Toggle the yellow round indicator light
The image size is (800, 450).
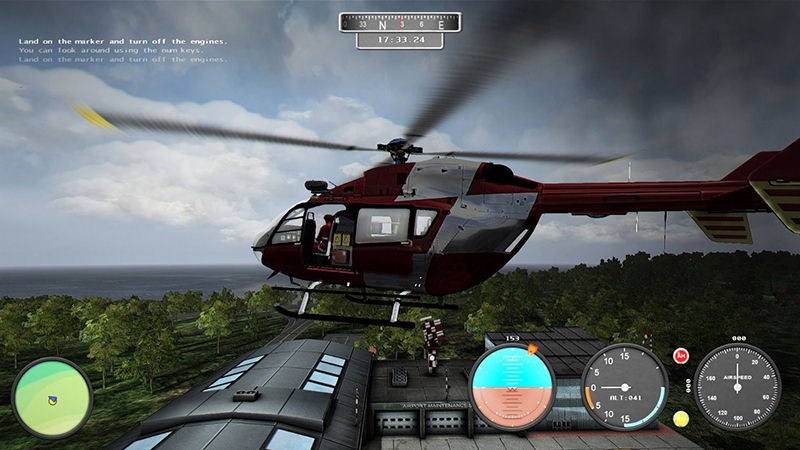pyautogui.click(x=681, y=418)
